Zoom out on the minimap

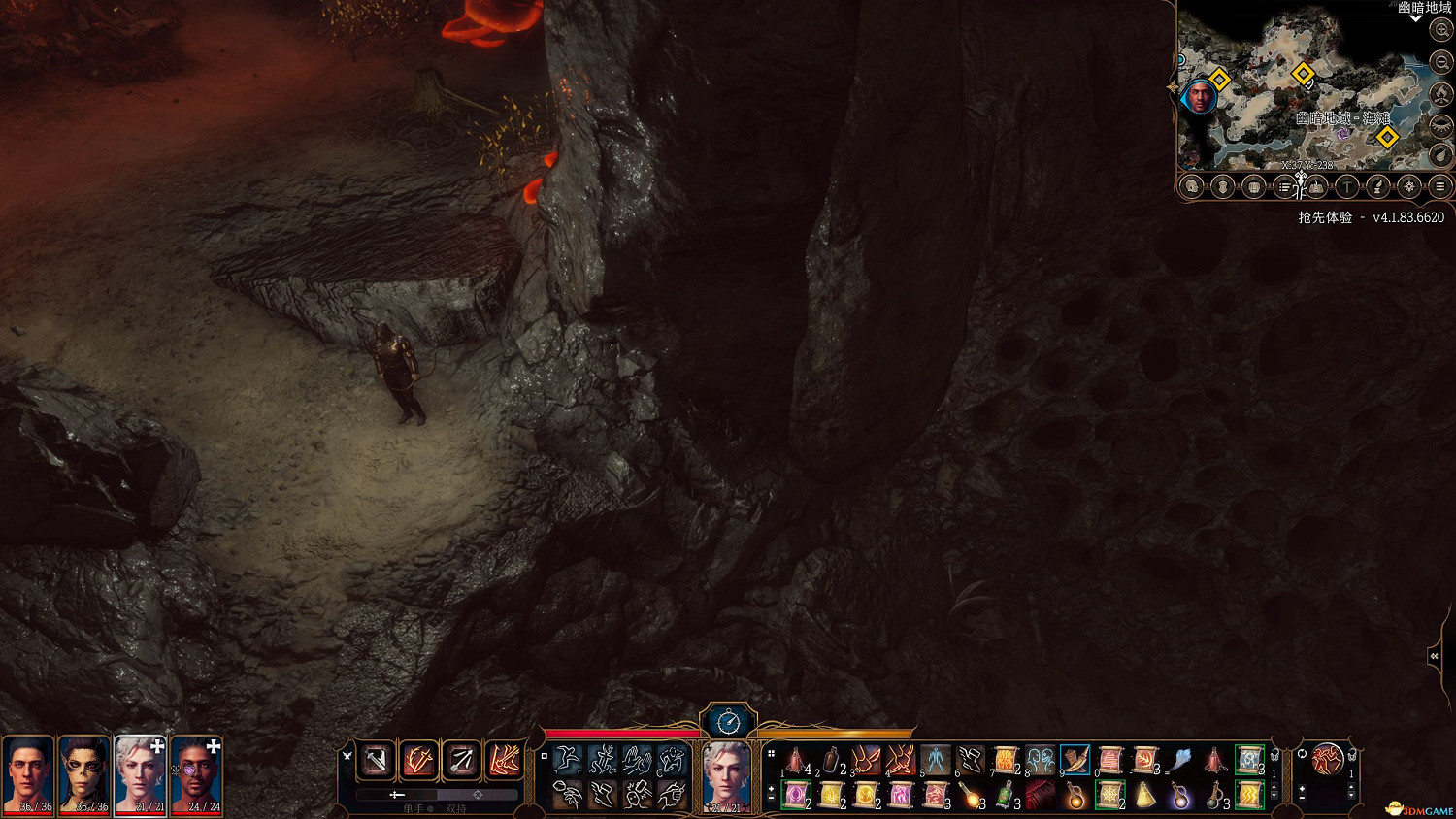1441,62
